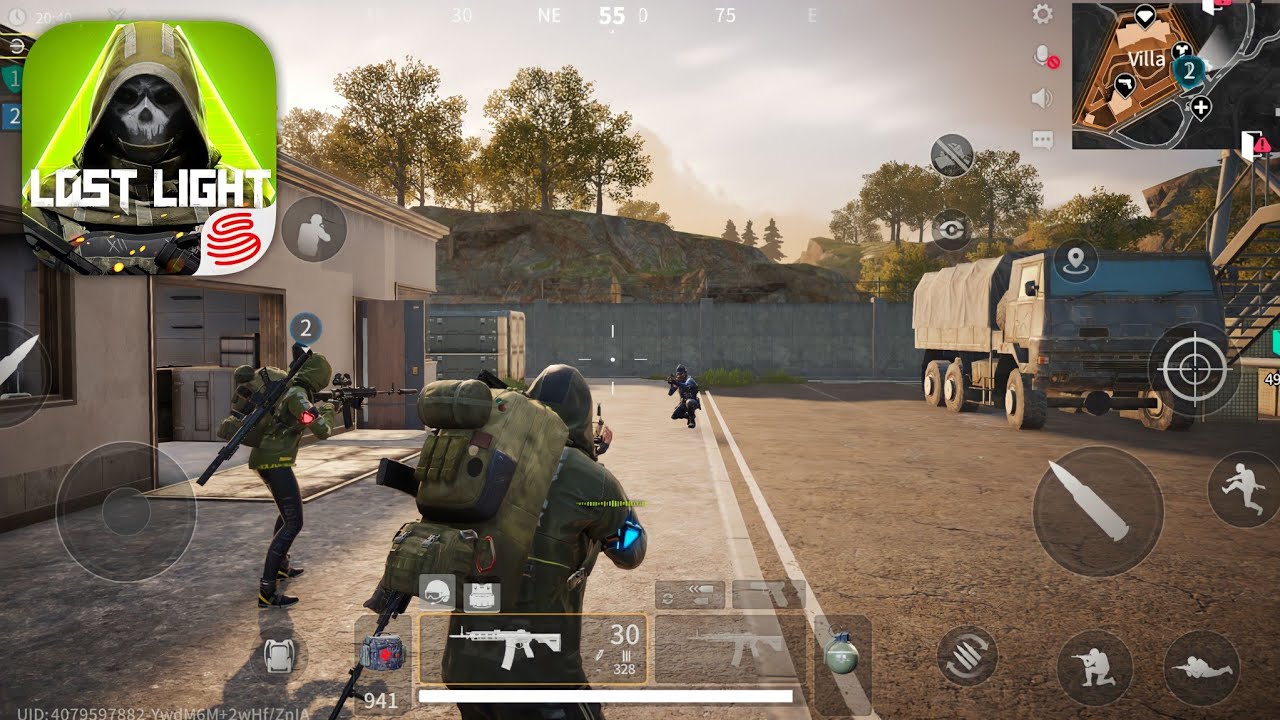Open the settings gear icon

1043,14
